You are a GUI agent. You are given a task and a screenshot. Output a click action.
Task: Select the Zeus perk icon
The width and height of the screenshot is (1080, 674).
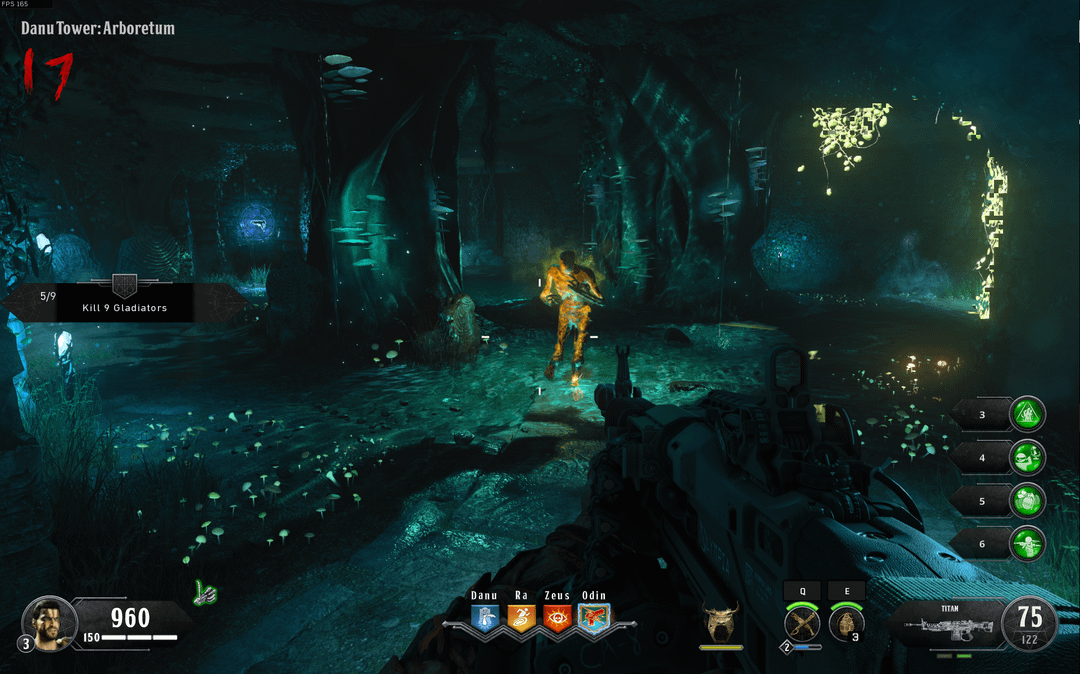pos(557,618)
